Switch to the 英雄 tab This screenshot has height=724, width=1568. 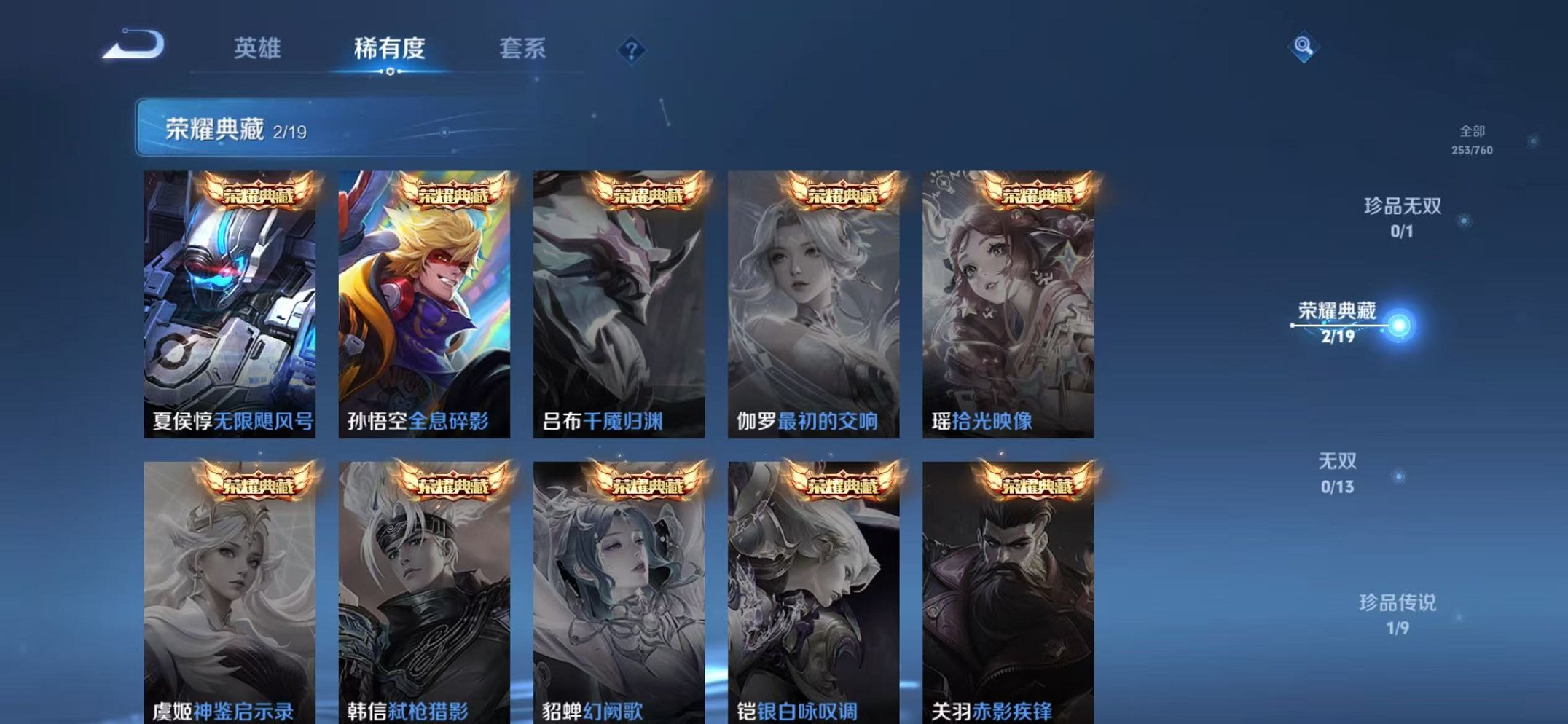[x=259, y=48]
